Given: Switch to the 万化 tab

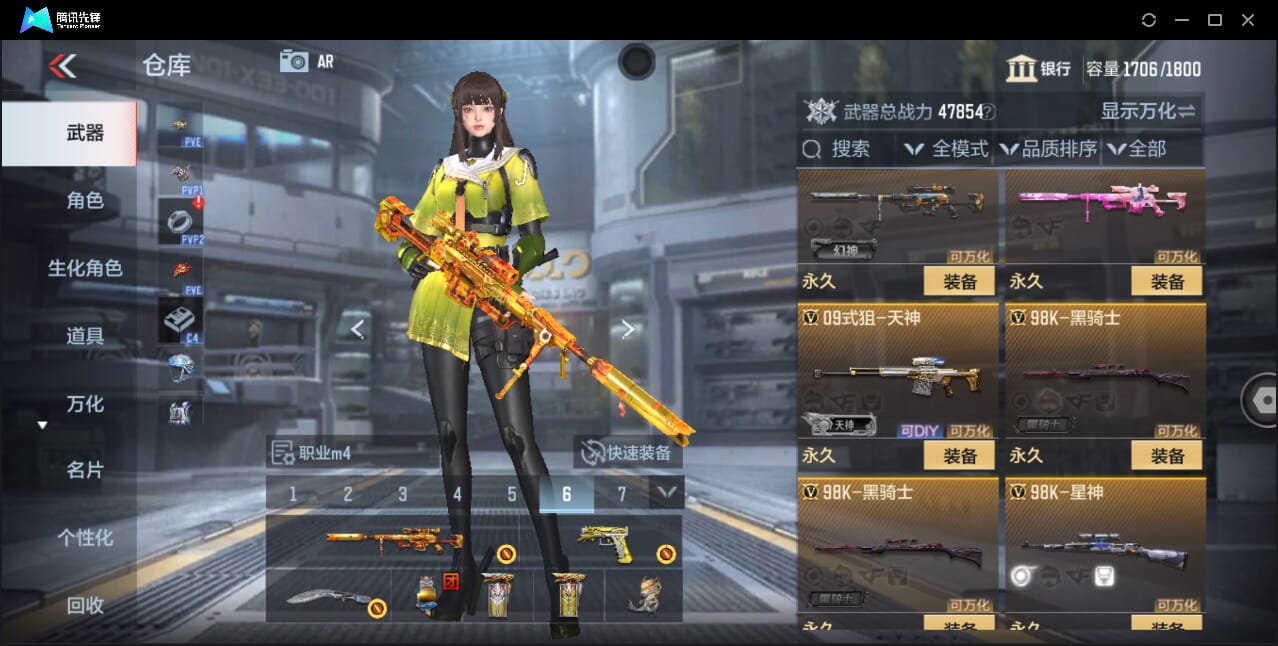Looking at the screenshot, I should (84, 404).
